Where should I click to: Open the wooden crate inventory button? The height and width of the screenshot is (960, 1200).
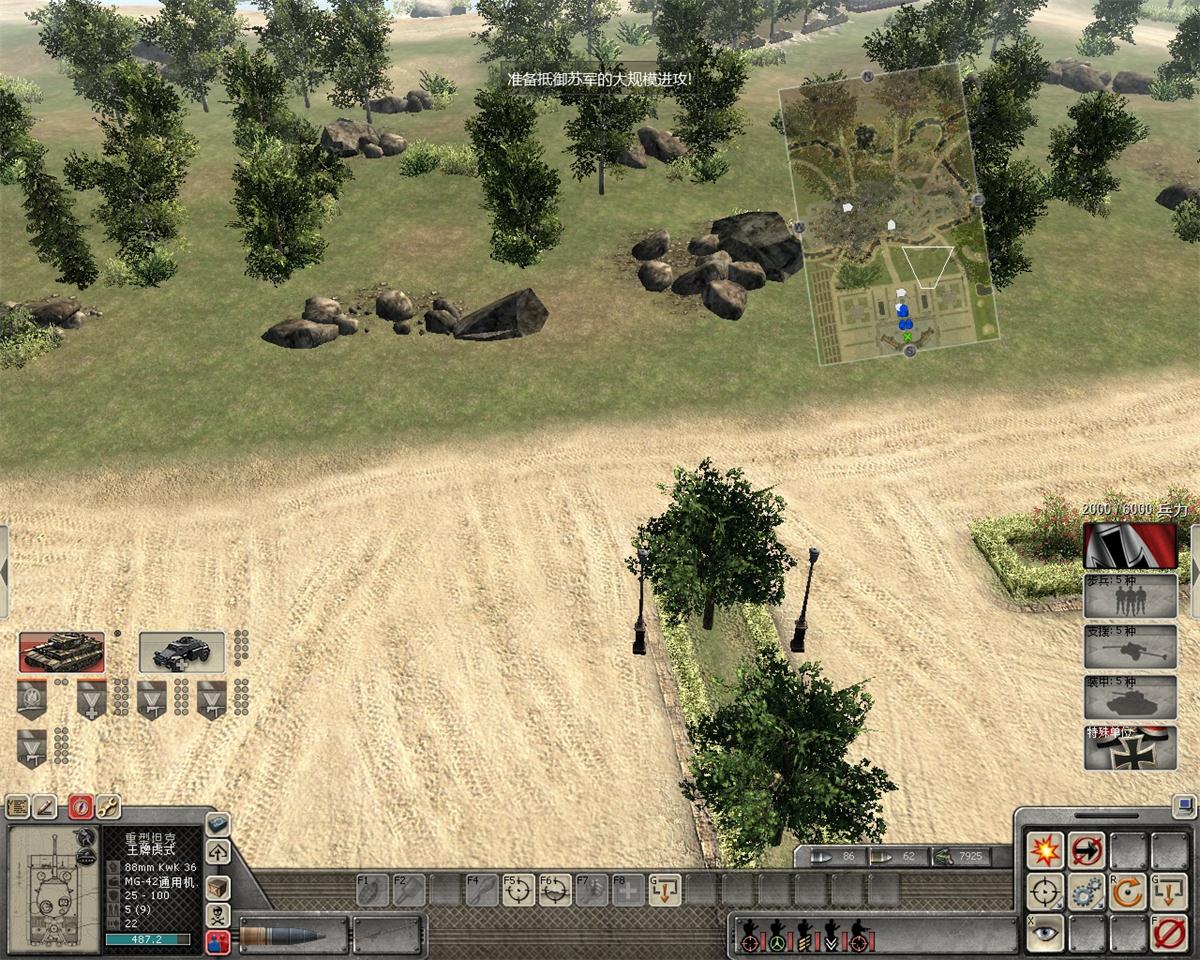(217, 888)
